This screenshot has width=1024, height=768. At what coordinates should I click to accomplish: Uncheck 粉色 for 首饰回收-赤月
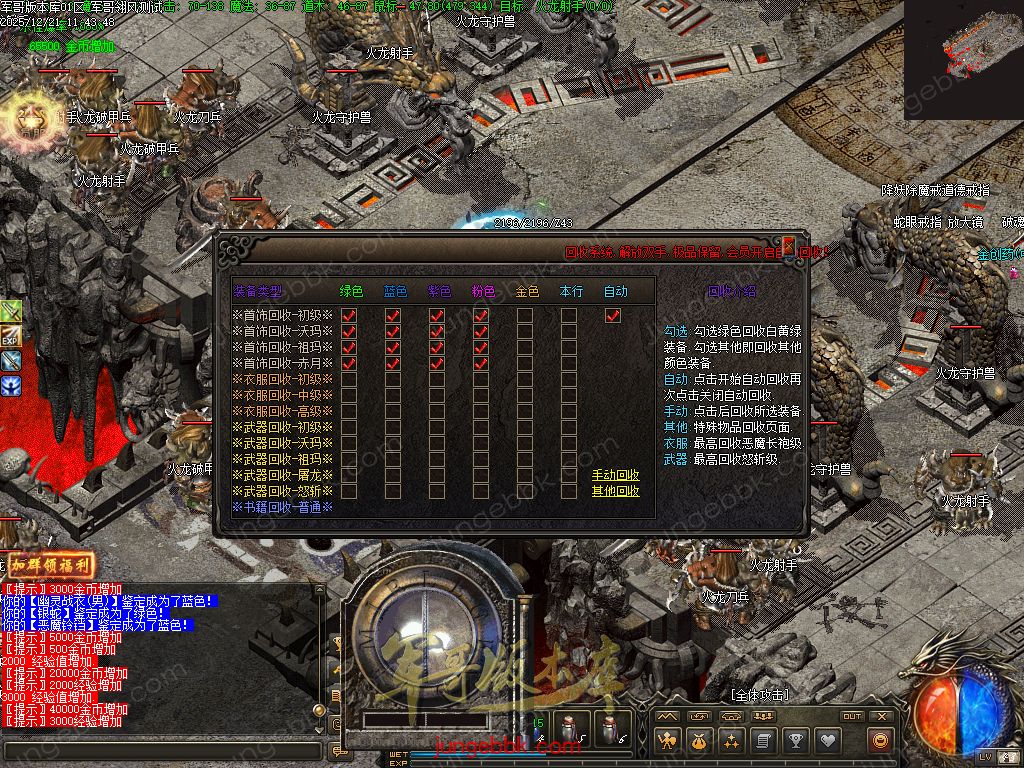tap(481, 363)
